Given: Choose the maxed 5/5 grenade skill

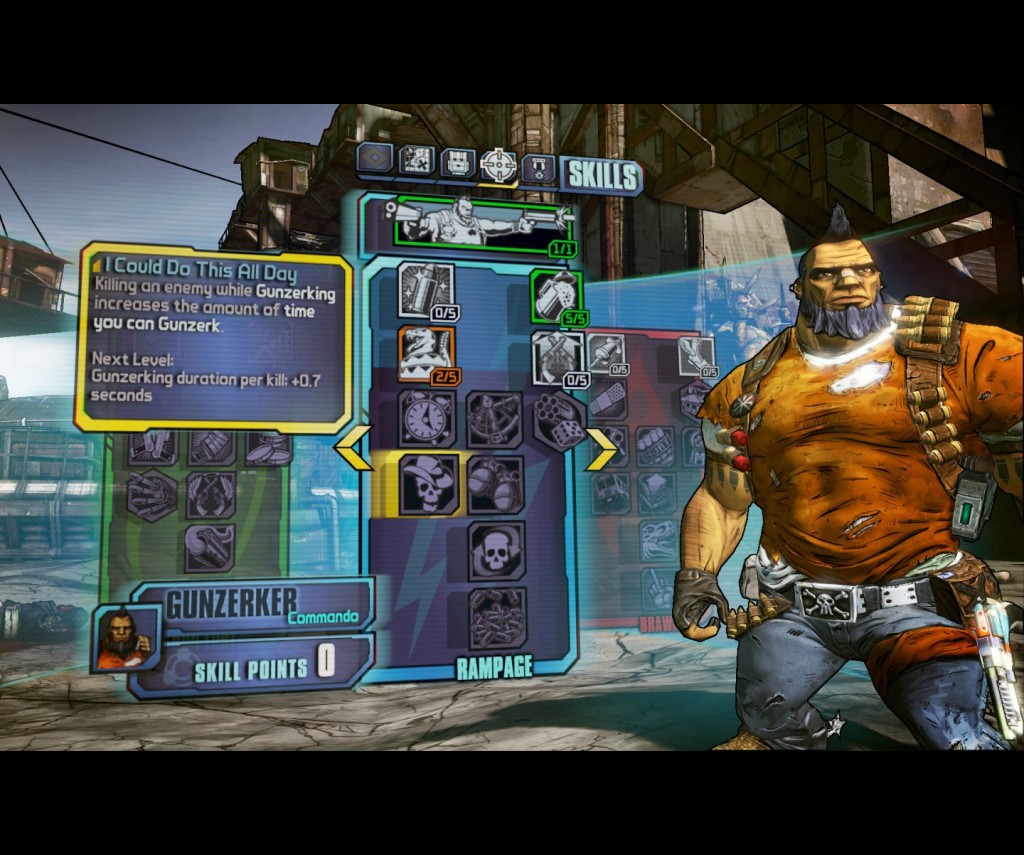Looking at the screenshot, I should coord(556,294).
